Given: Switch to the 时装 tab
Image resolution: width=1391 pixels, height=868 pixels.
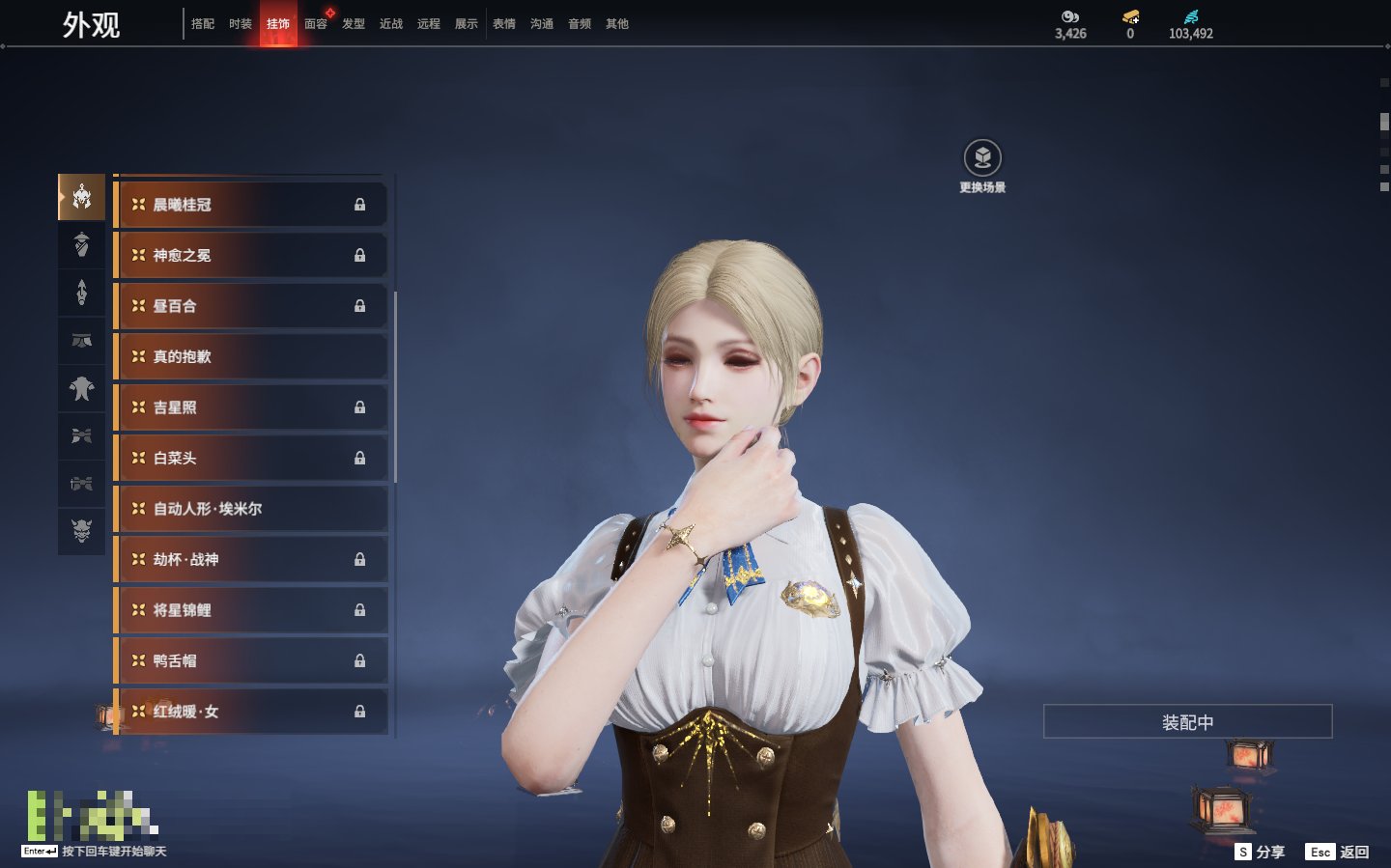Looking at the screenshot, I should coord(241,24).
